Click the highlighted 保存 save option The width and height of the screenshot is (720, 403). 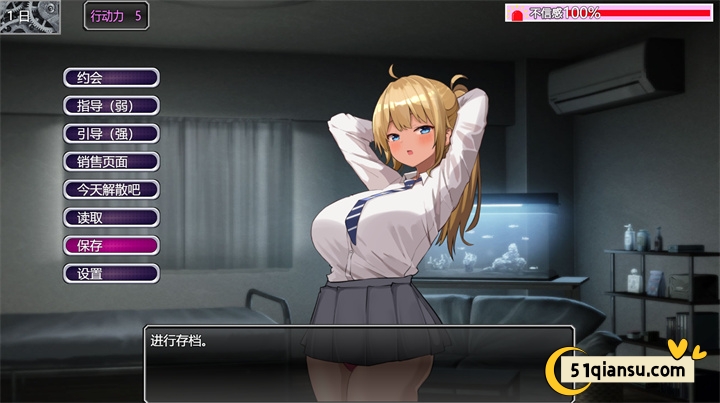point(111,245)
